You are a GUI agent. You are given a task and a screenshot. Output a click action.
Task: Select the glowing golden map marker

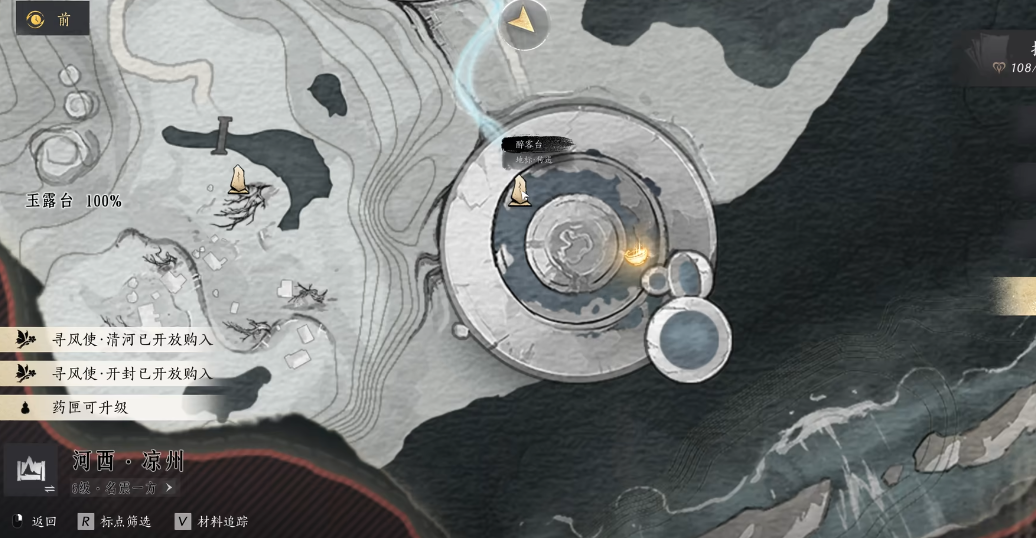click(x=636, y=256)
